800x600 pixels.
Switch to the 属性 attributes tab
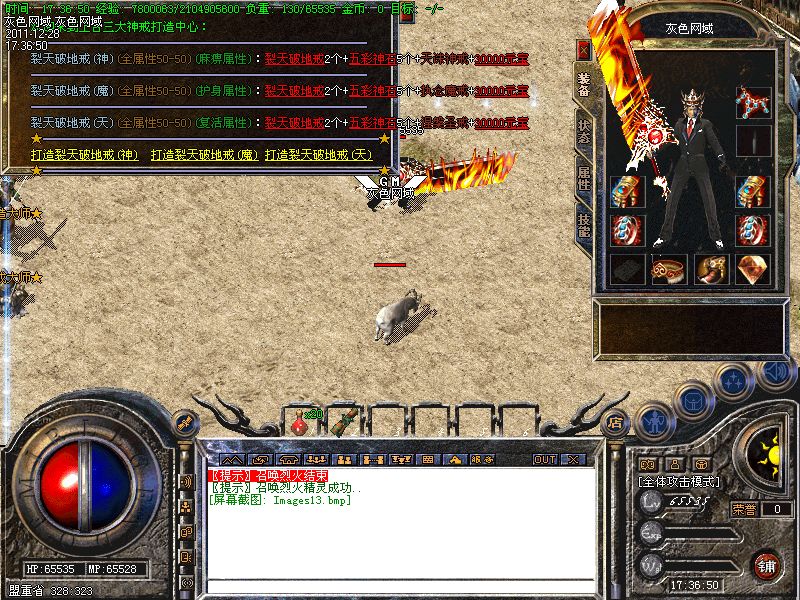[x=583, y=179]
